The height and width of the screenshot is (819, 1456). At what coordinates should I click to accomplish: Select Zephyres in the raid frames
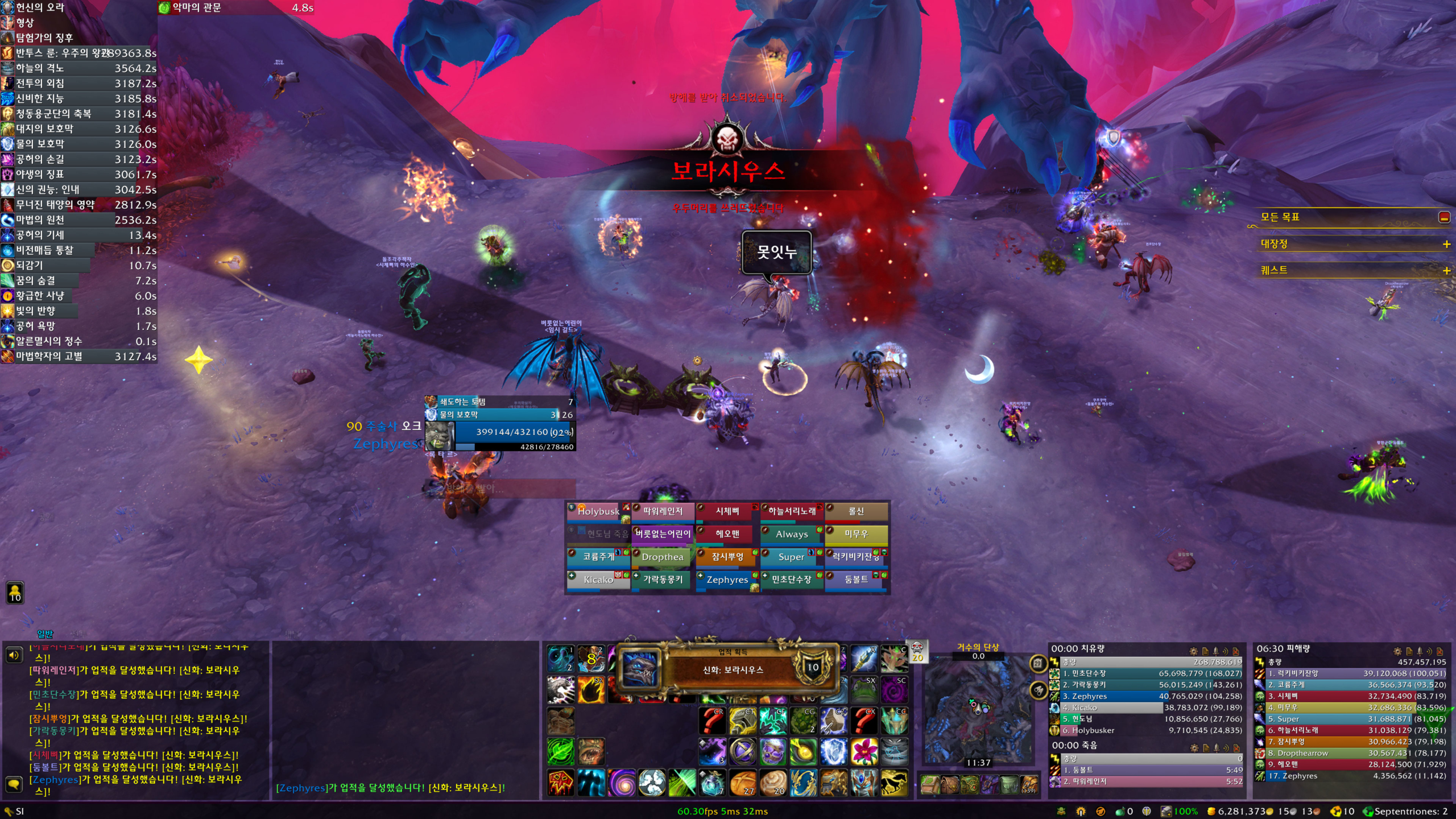(727, 580)
